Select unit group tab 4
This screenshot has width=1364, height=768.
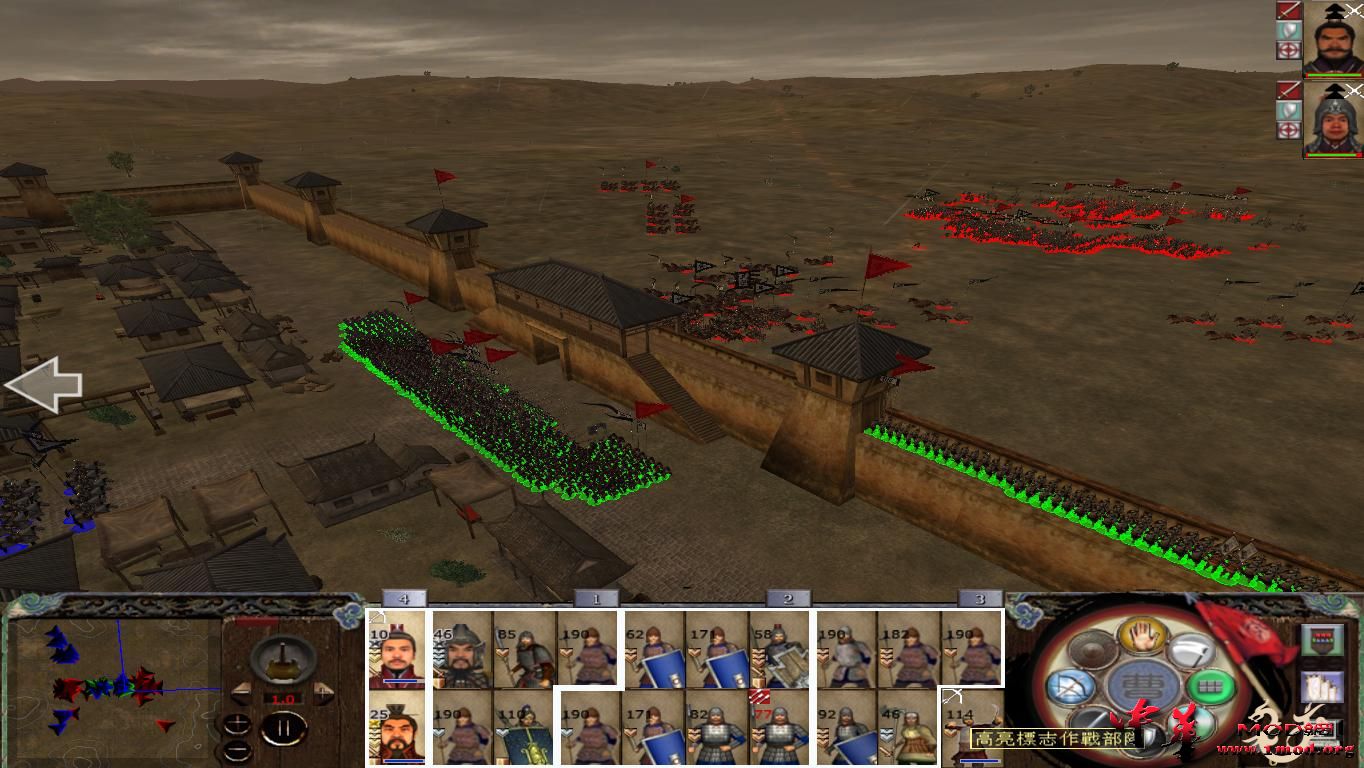405,599
